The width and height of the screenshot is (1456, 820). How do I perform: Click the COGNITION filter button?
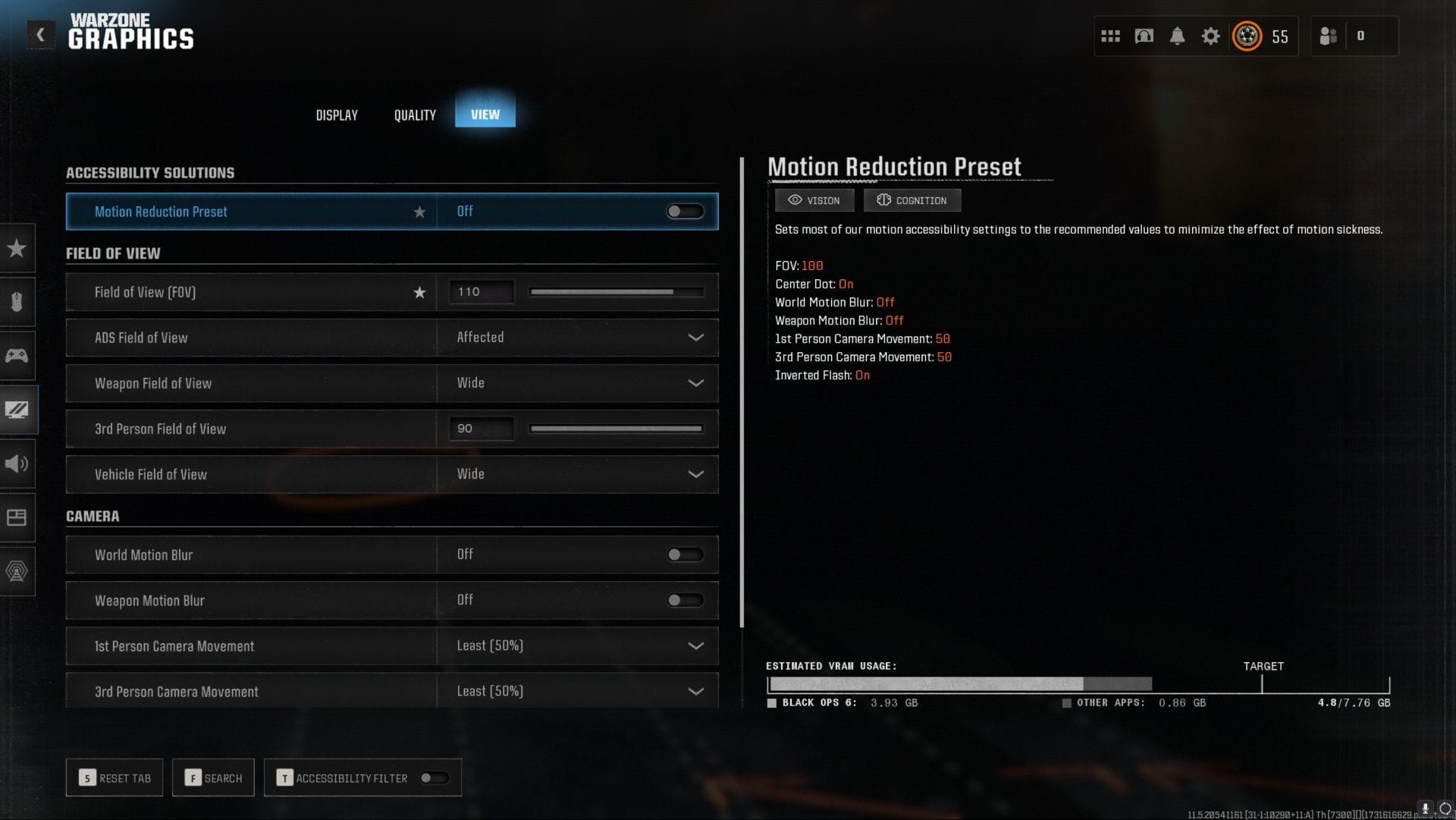(912, 200)
